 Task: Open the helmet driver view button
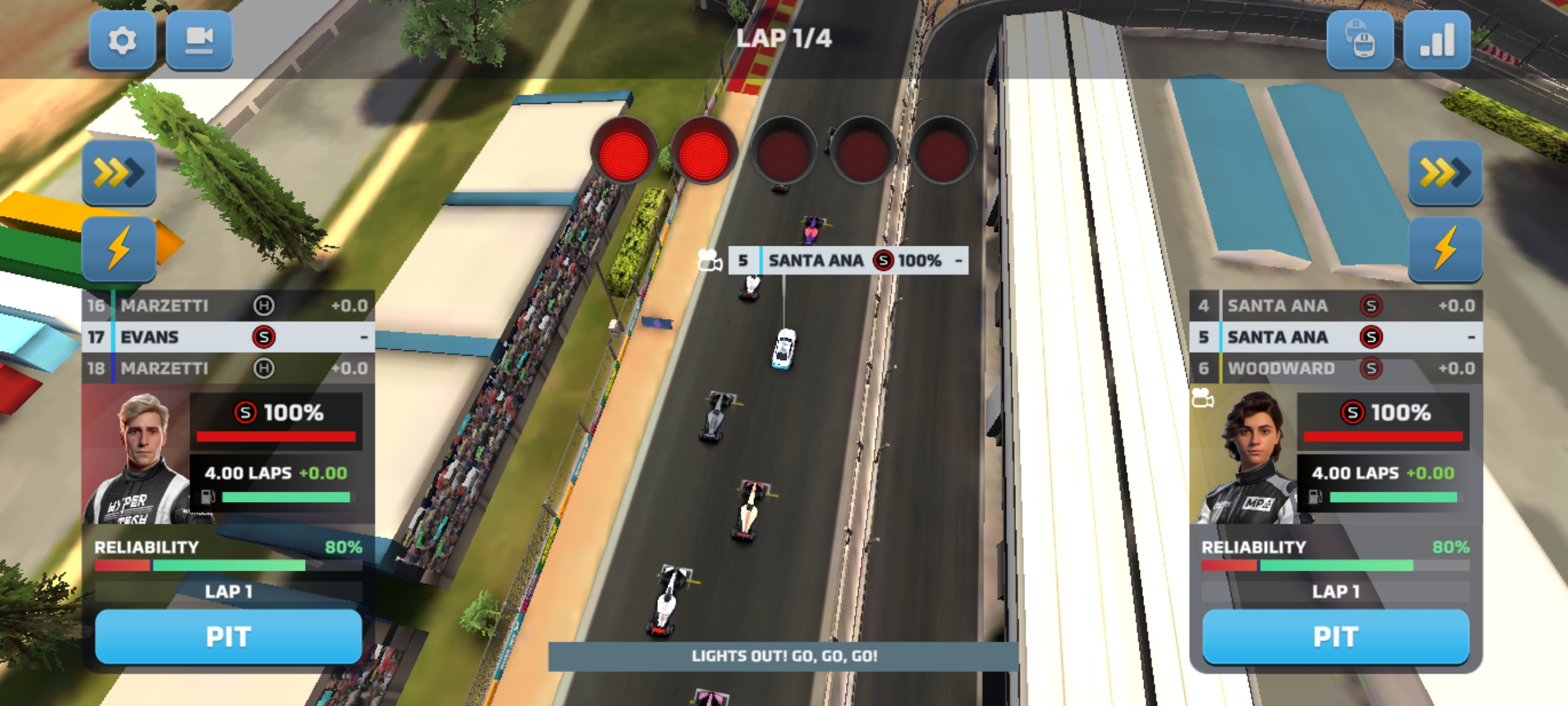tap(1360, 41)
